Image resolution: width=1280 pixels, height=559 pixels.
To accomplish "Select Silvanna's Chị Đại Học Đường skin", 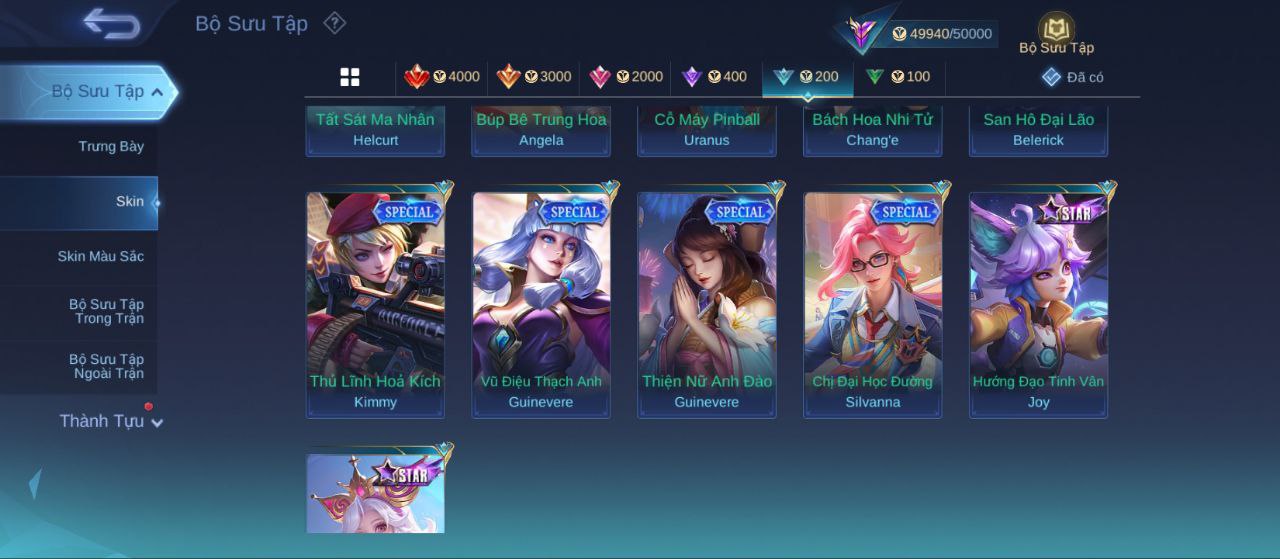I will click(872, 304).
